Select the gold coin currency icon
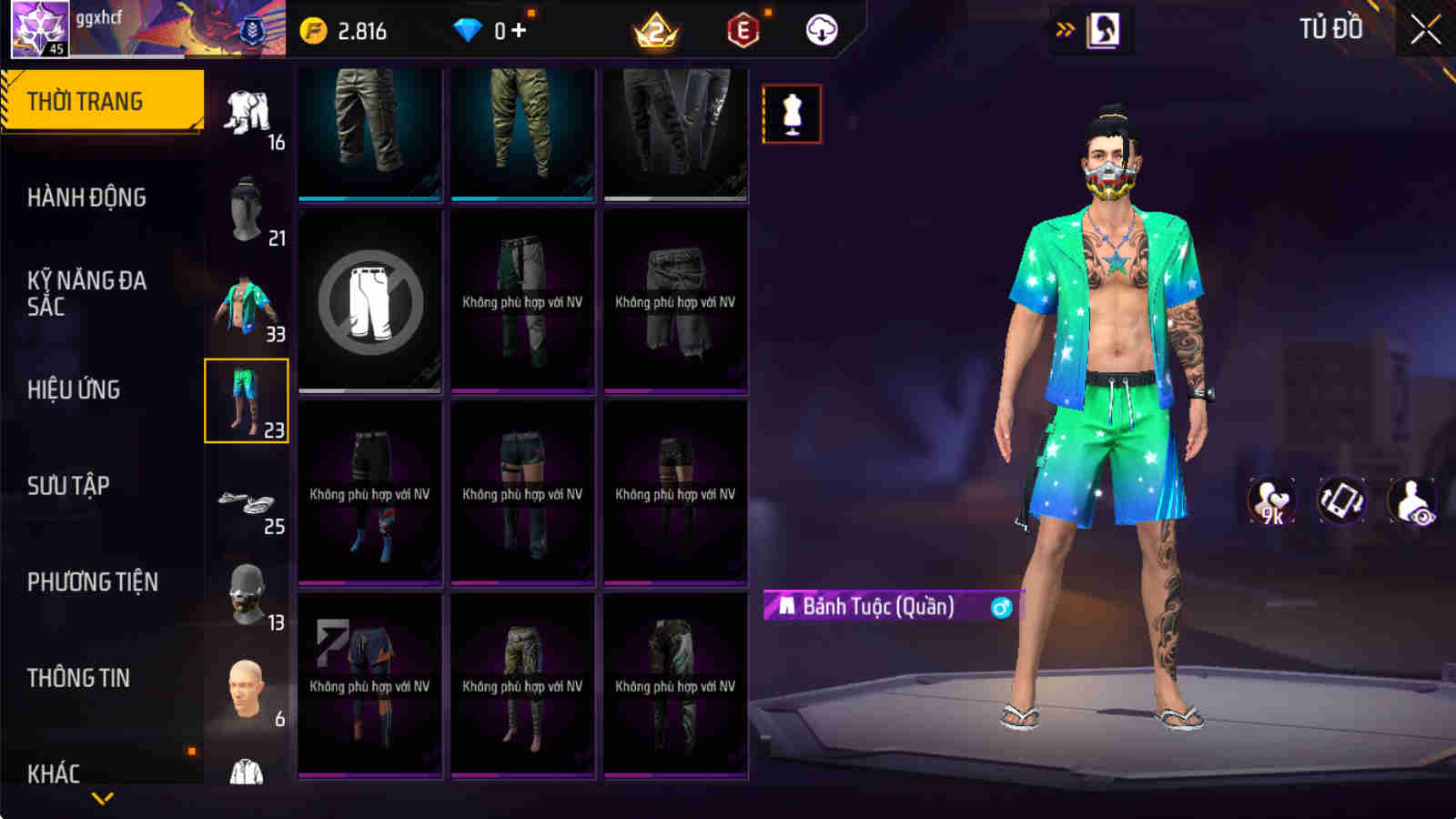The width and height of the screenshot is (1456, 819). tap(313, 29)
